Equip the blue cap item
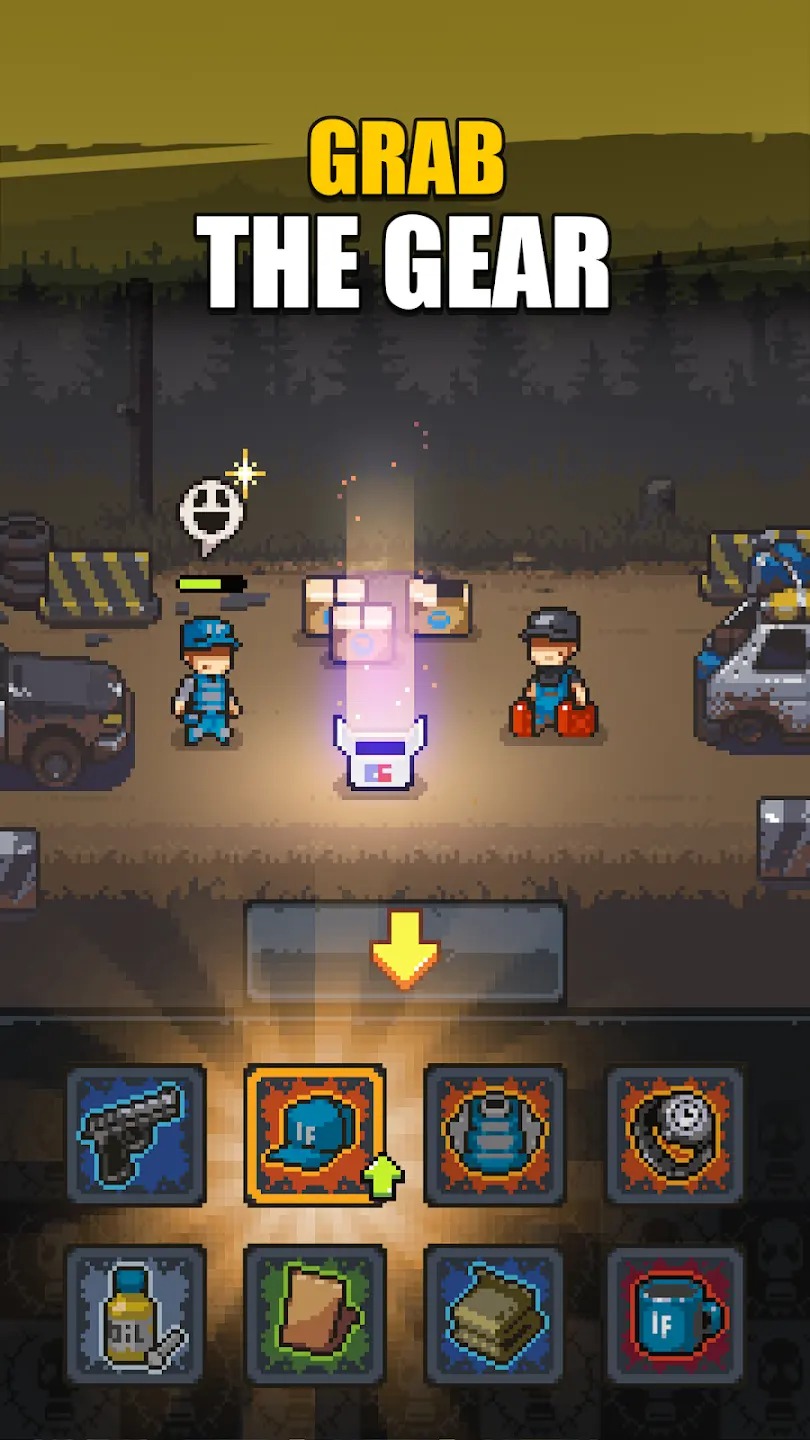This screenshot has width=810, height=1440. [315, 1134]
